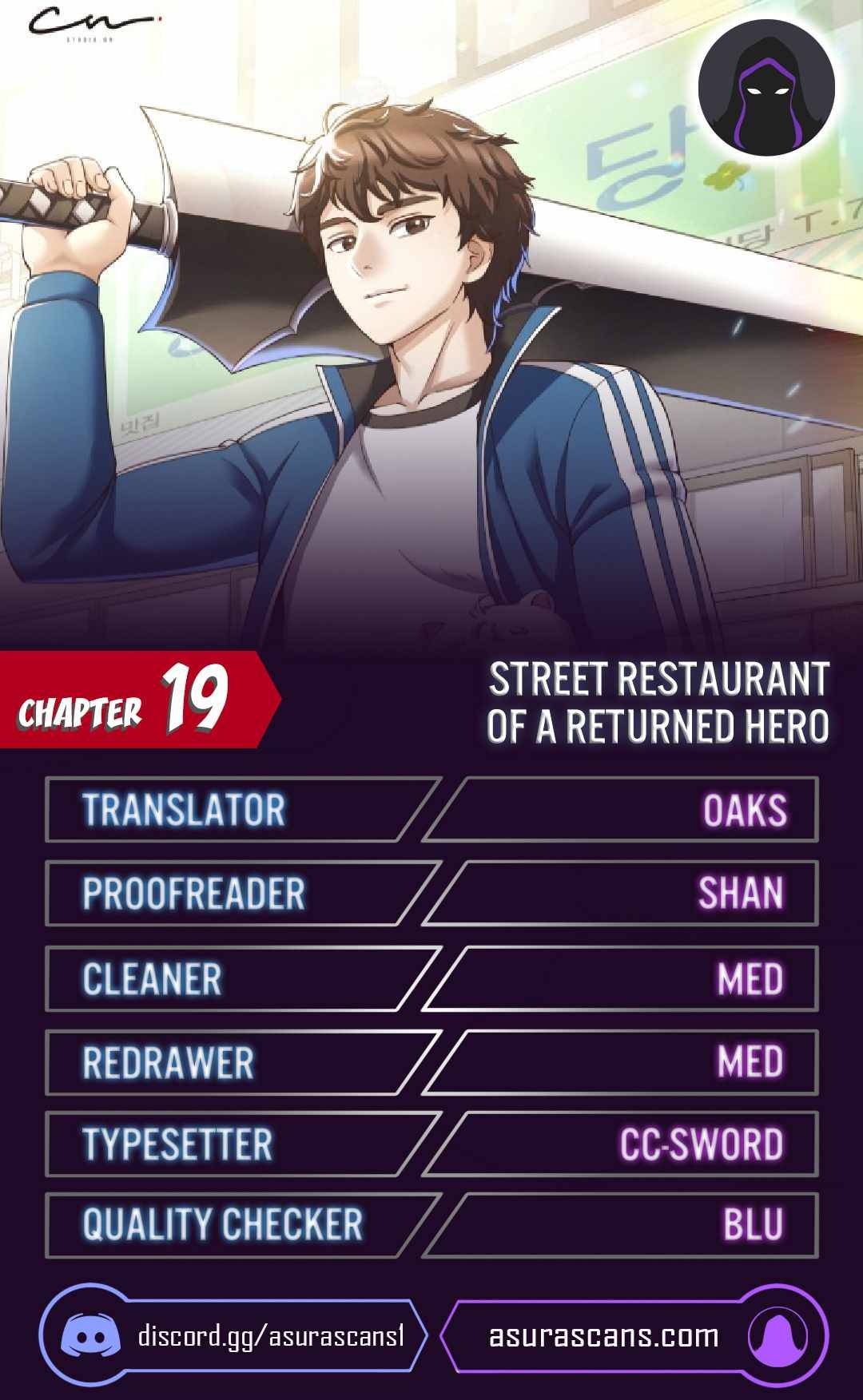The image size is (863, 1400).
Task: Visit the asurascans.com website banner
Action: 631,1336
